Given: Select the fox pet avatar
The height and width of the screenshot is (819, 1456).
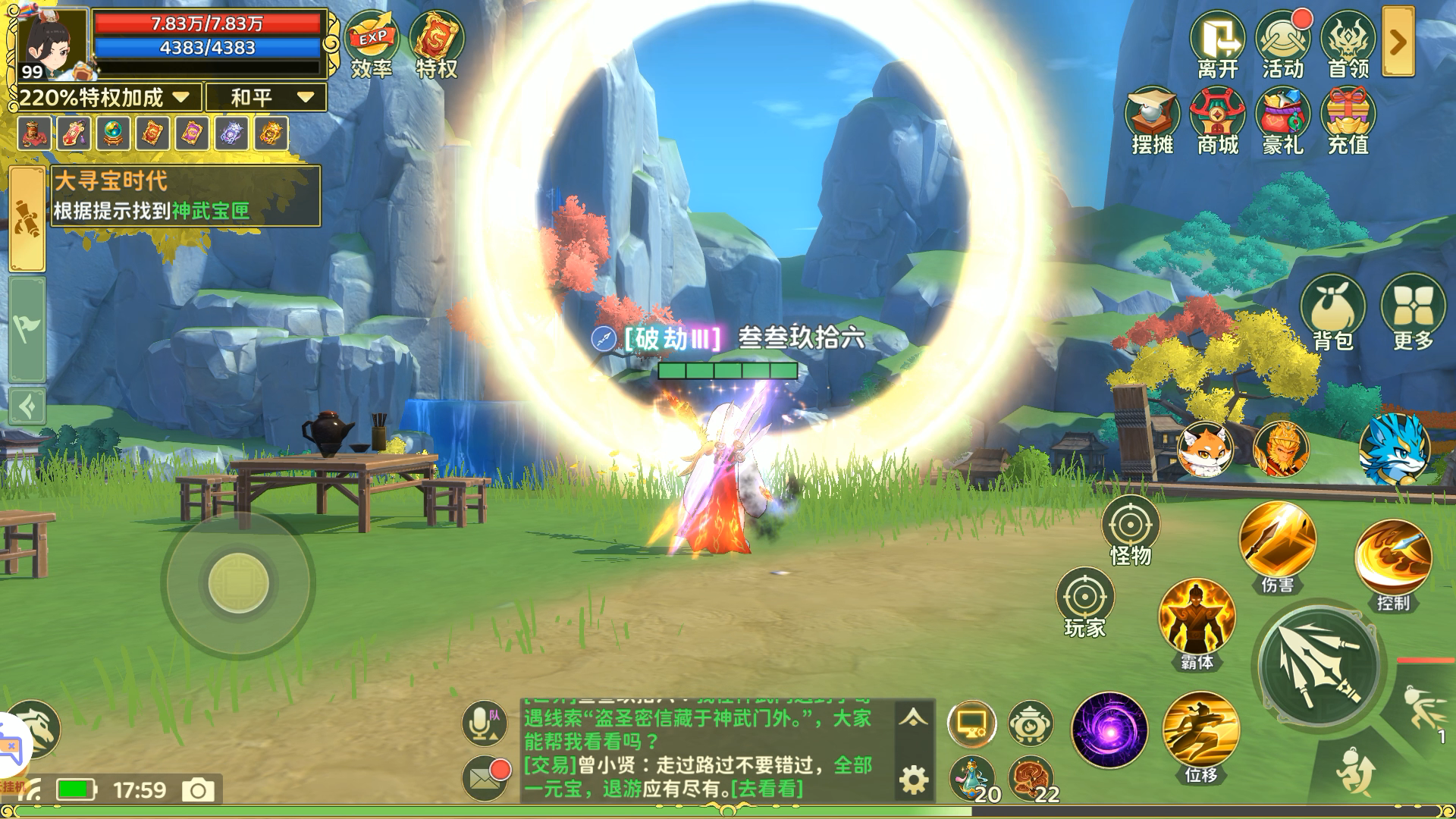Looking at the screenshot, I should [1206, 449].
